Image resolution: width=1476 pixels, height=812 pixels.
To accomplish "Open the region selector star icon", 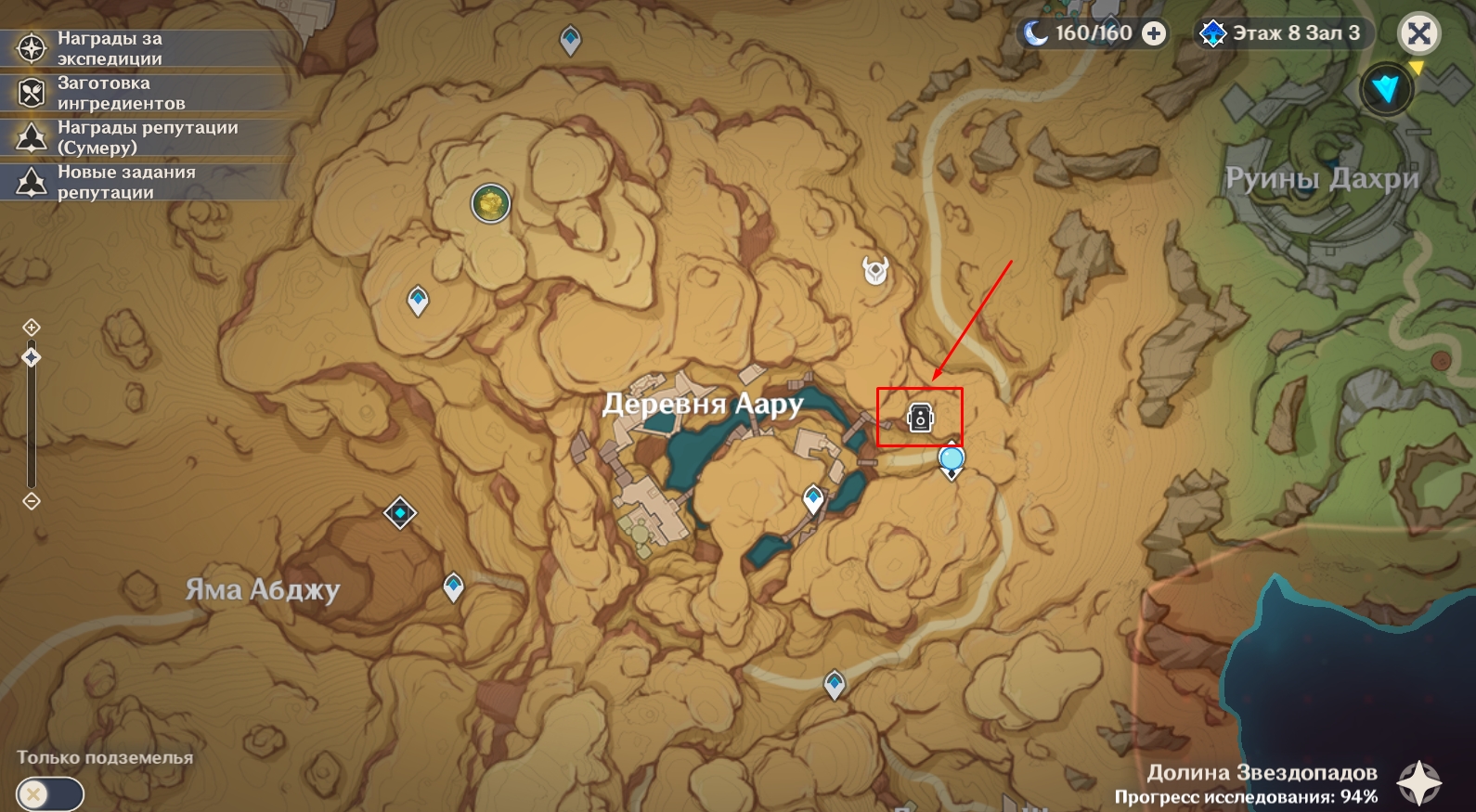I will (1419, 783).
